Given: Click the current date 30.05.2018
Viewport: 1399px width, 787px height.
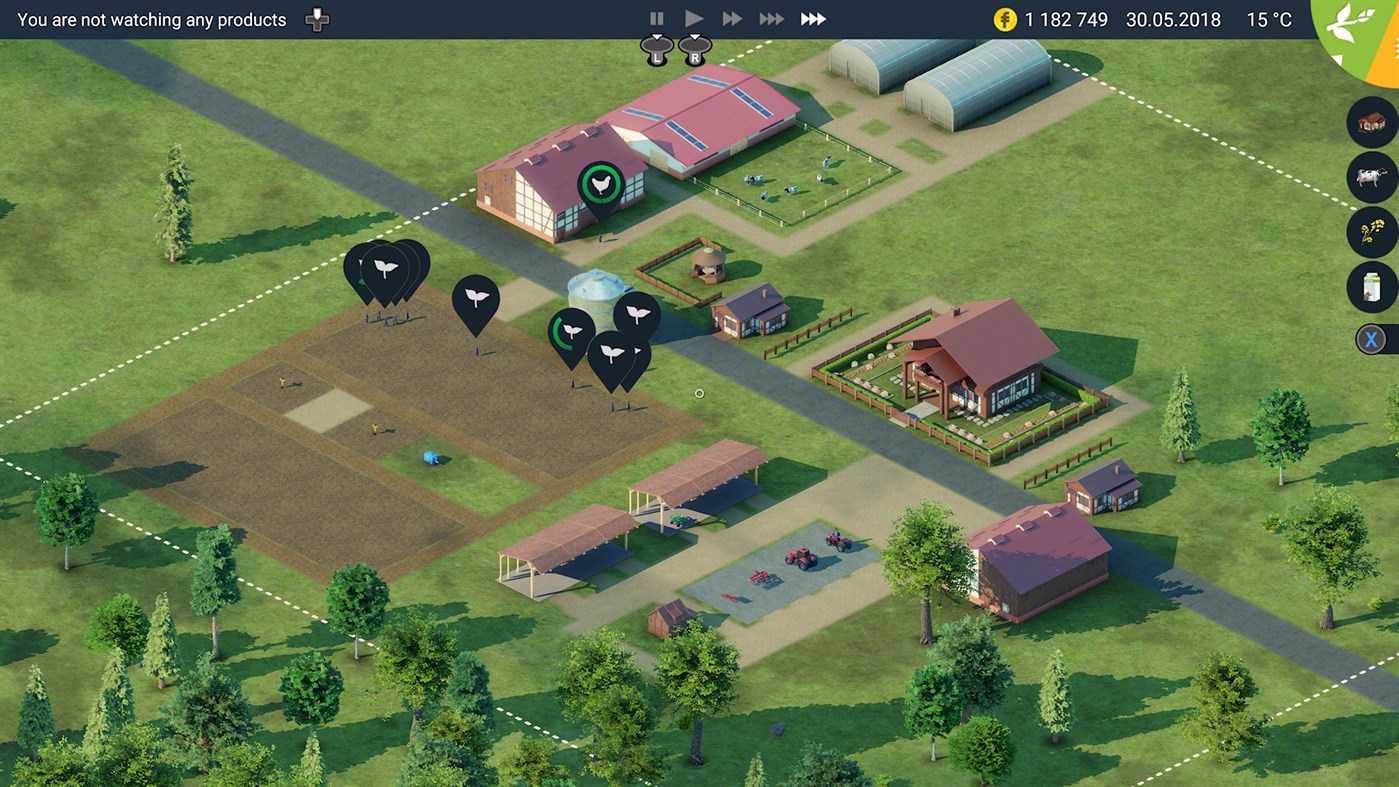Looking at the screenshot, I should 1171,19.
